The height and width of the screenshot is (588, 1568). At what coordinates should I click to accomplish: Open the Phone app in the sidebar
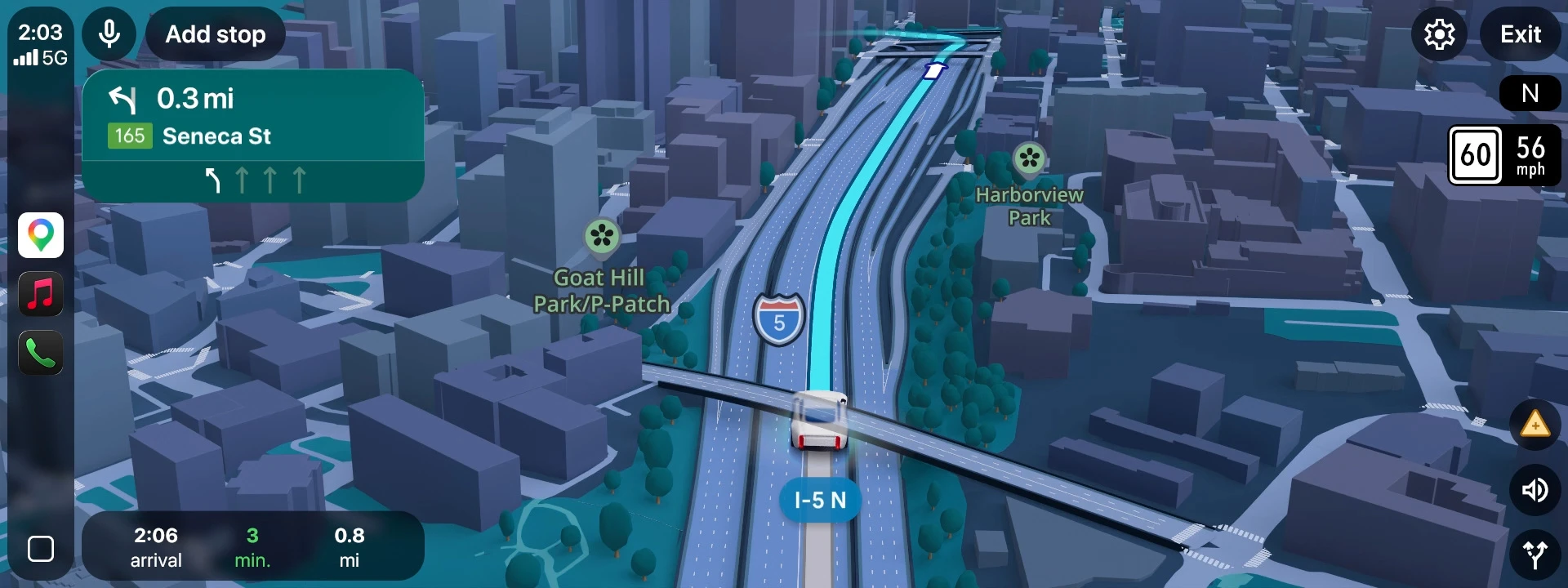41,353
